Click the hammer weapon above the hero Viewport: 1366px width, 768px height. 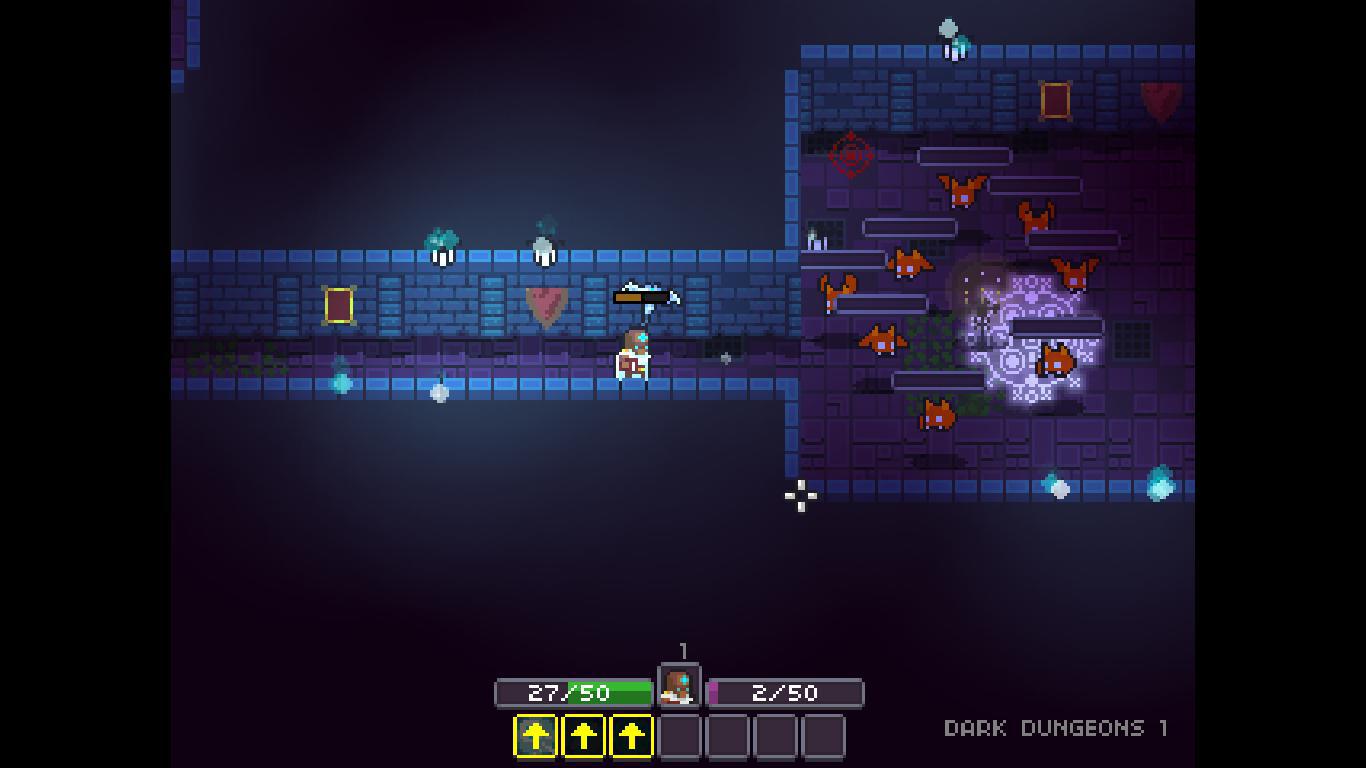click(x=645, y=297)
